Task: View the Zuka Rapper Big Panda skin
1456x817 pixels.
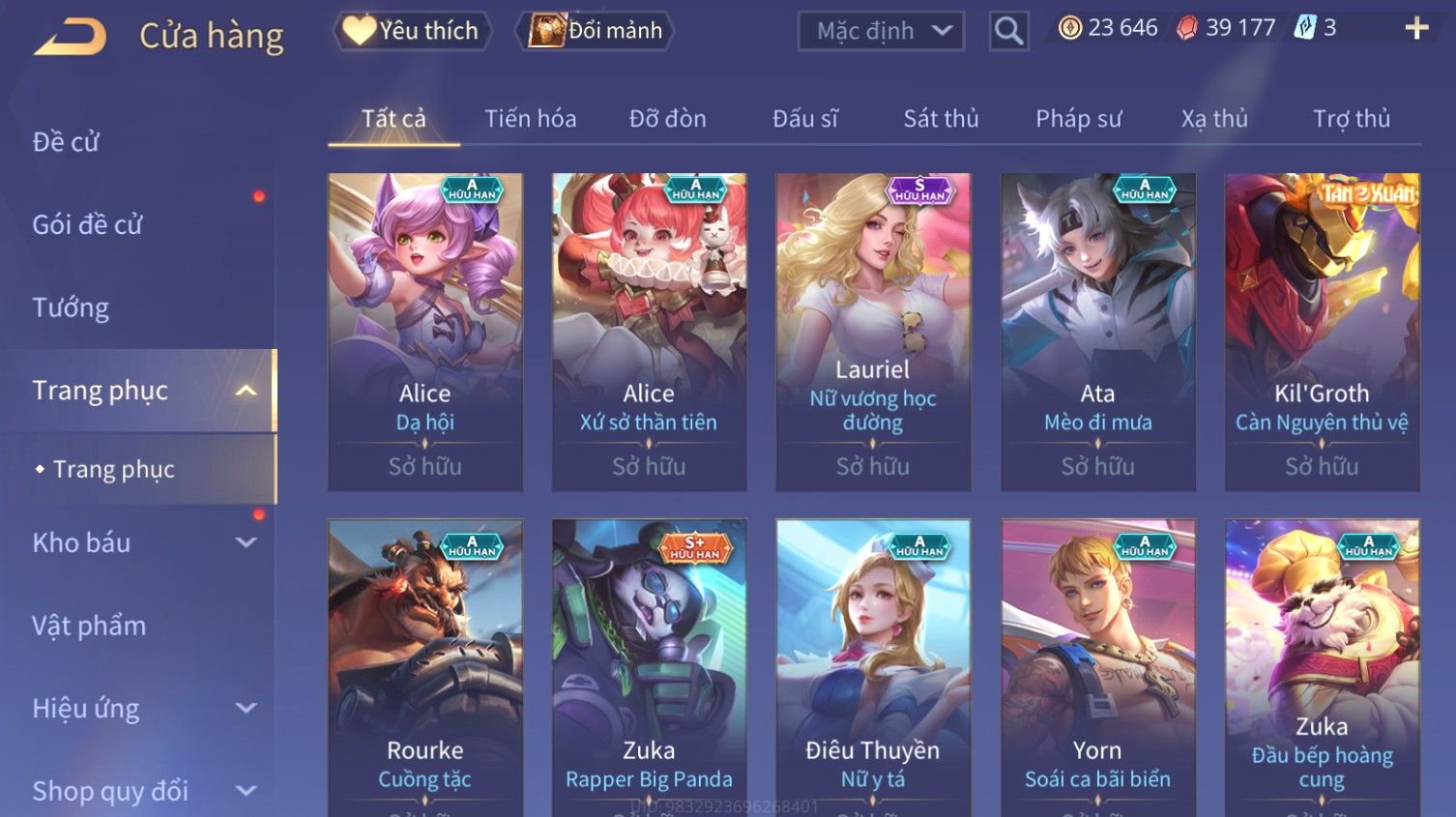Action: (649, 667)
